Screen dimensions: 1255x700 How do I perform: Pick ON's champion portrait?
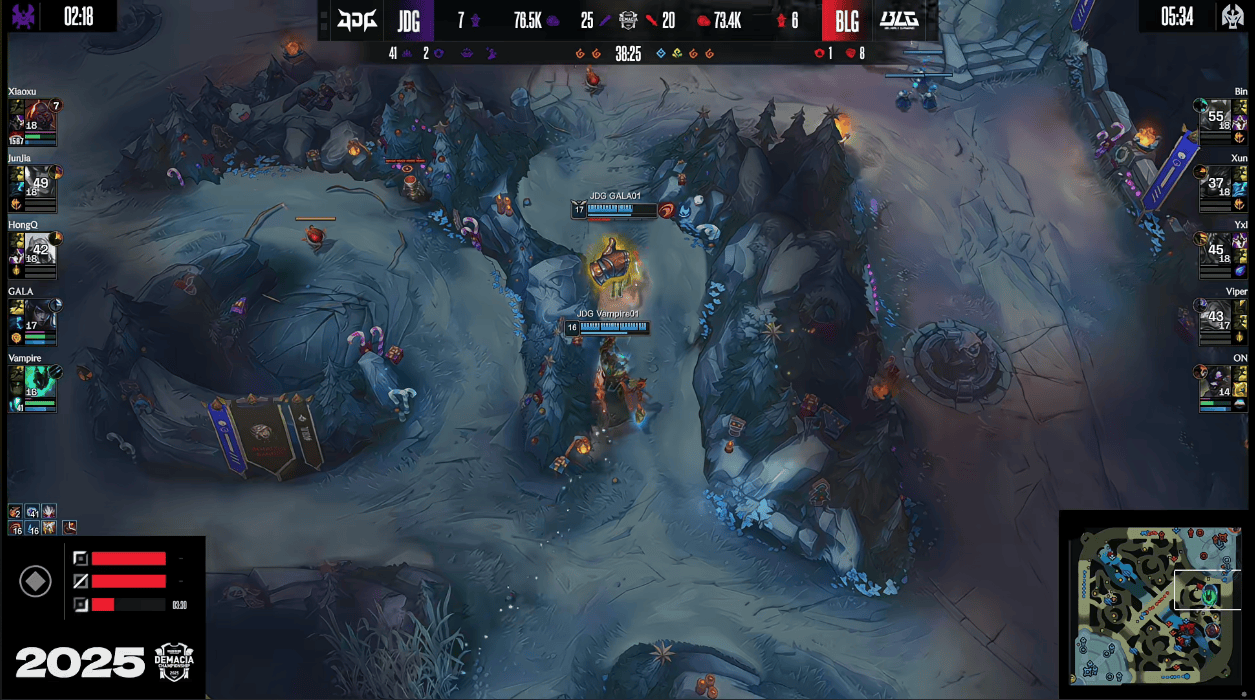[1215, 381]
